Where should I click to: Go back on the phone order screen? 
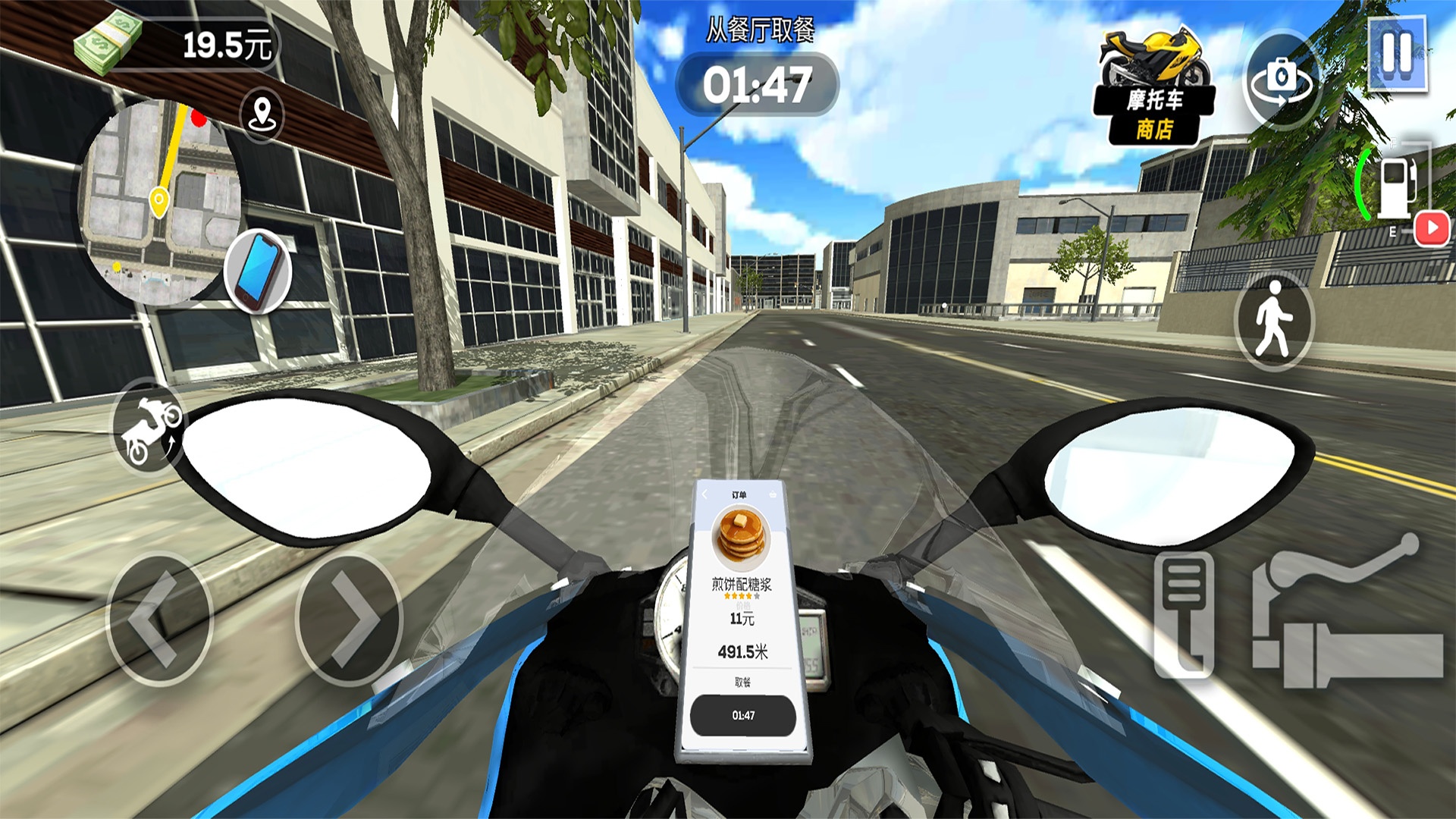click(704, 494)
